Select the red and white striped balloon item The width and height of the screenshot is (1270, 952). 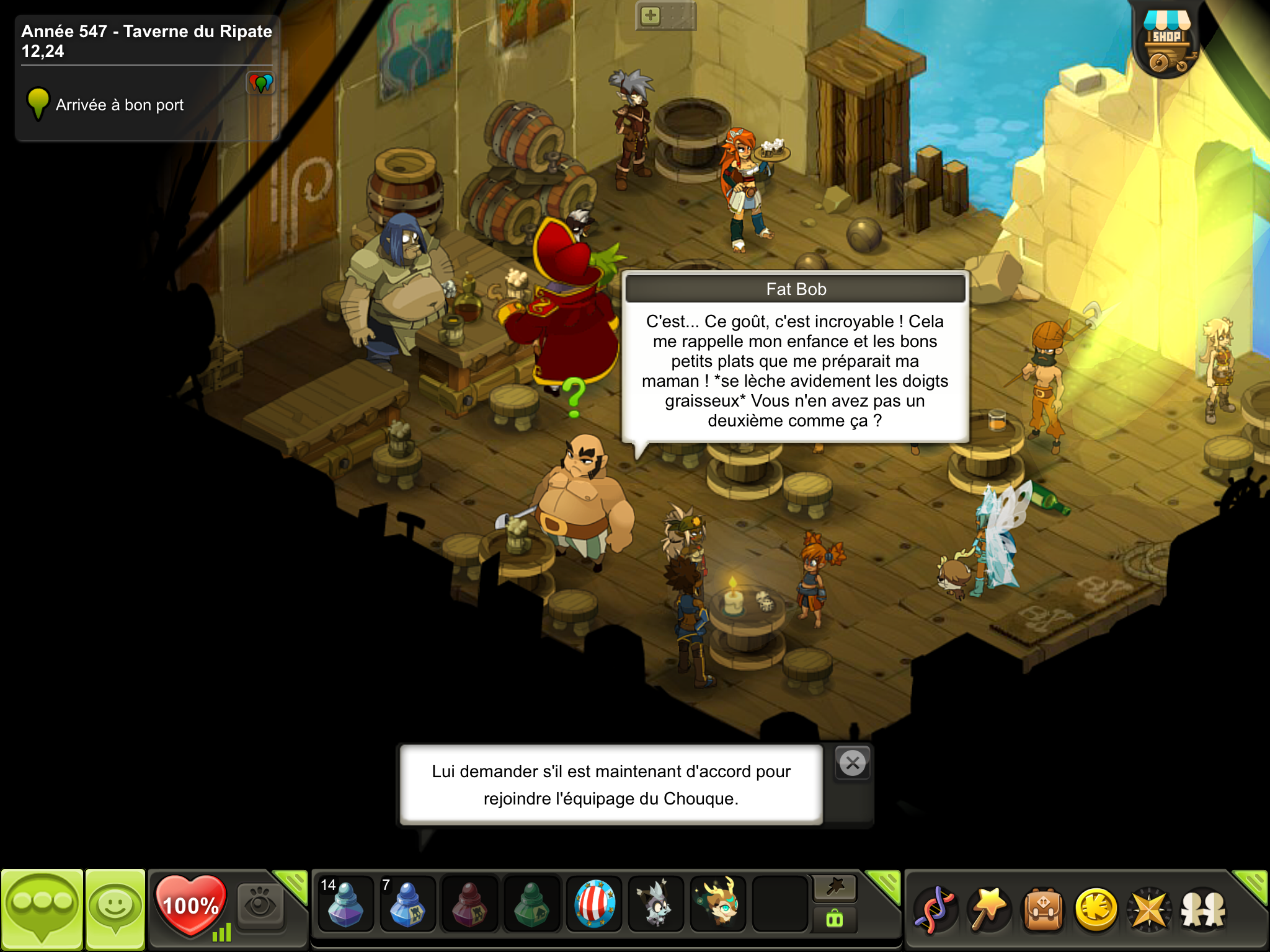click(594, 903)
